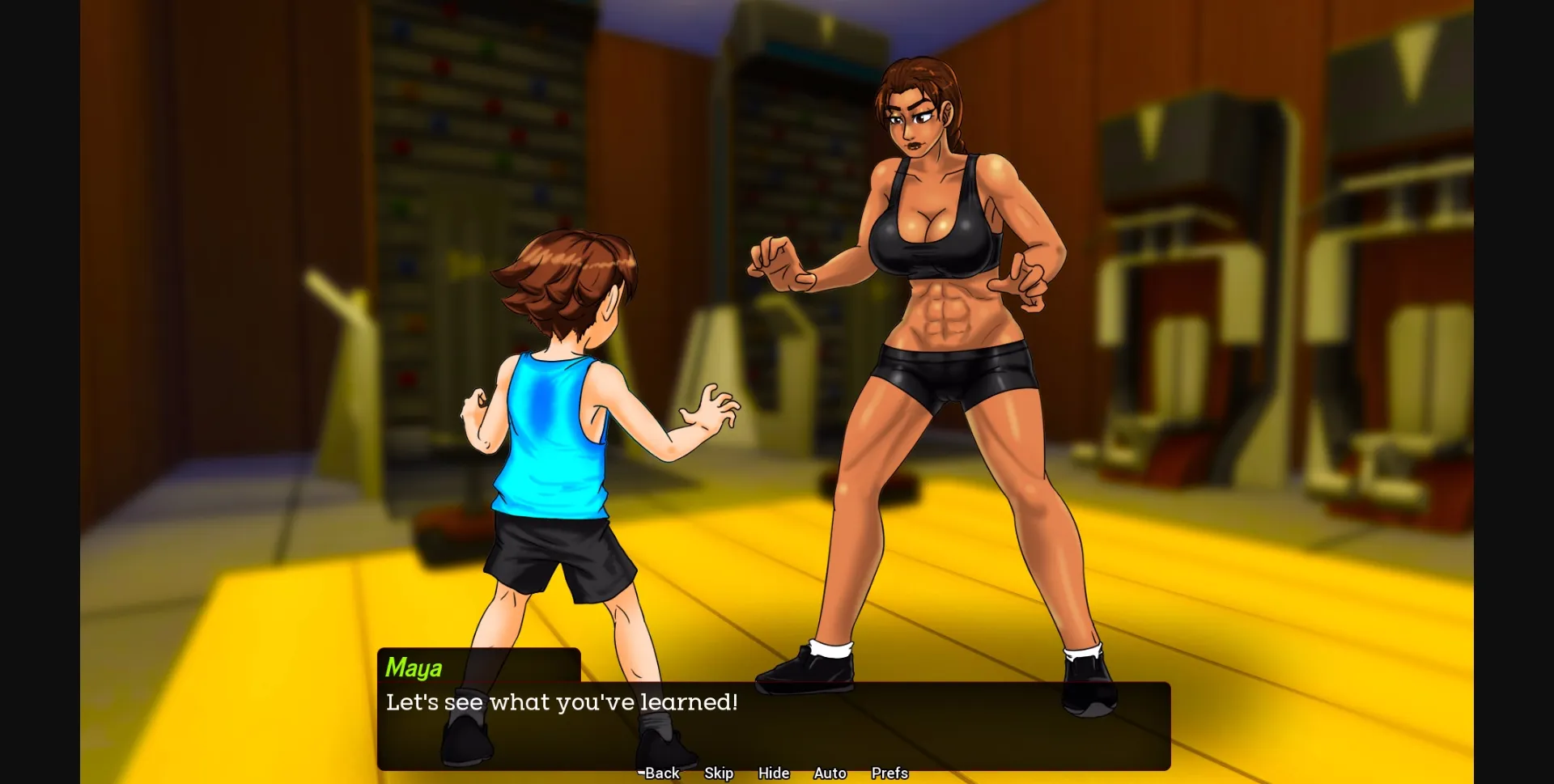The height and width of the screenshot is (784, 1554).
Task: Toggle Auto mode for automatic text
Action: click(x=830, y=773)
